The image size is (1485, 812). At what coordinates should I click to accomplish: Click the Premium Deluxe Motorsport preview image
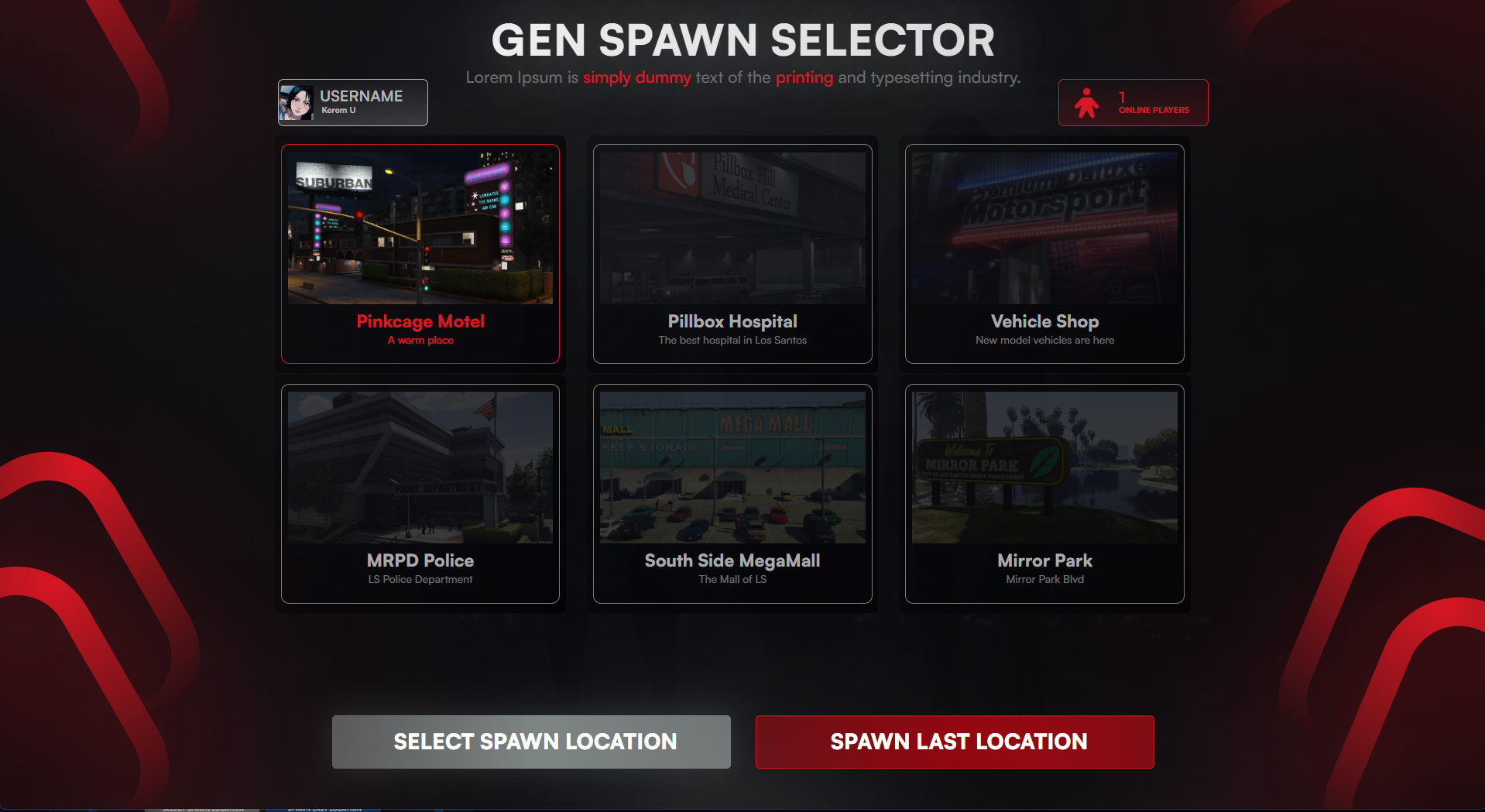1044,226
